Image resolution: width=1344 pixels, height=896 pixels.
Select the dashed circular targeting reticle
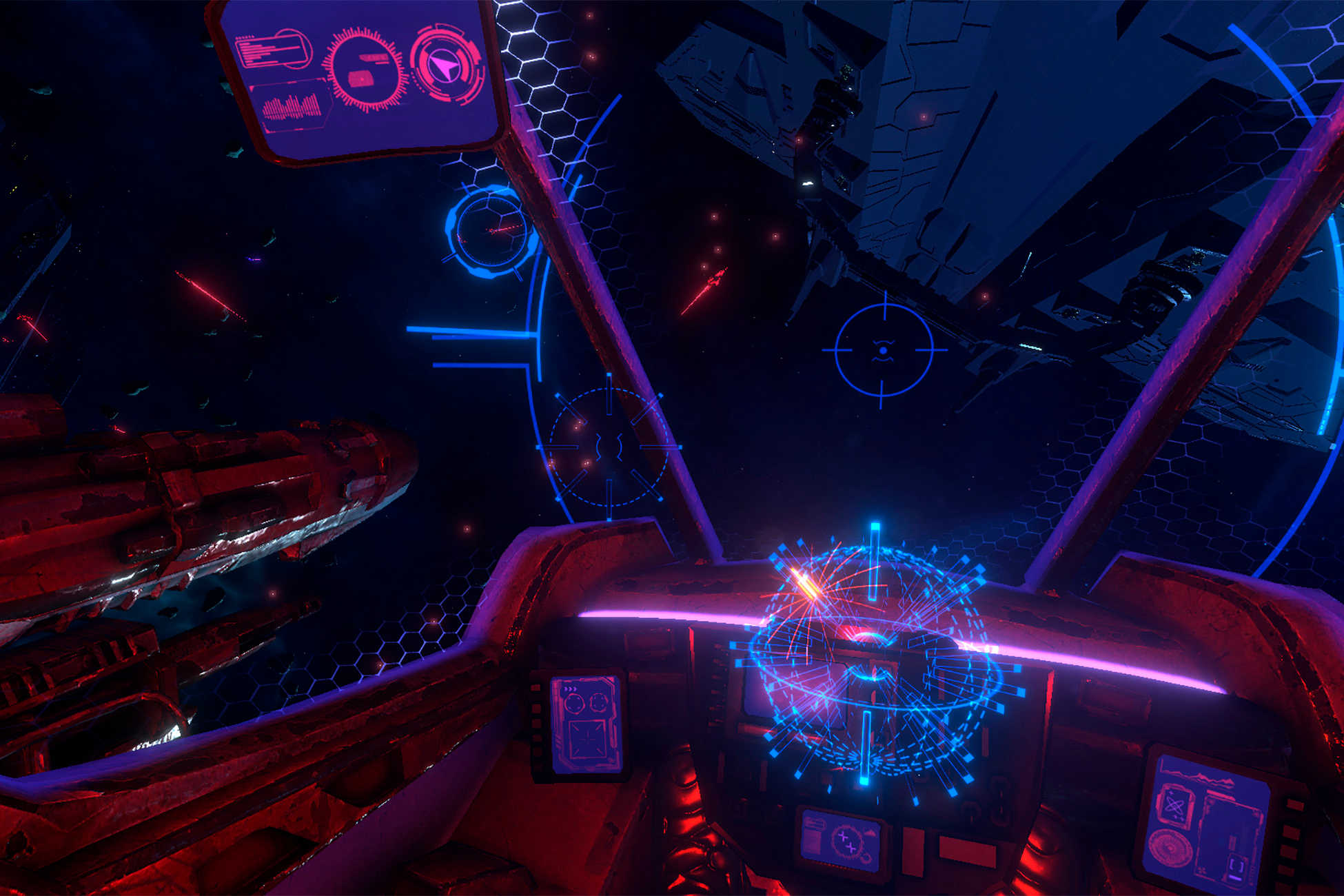(609, 447)
